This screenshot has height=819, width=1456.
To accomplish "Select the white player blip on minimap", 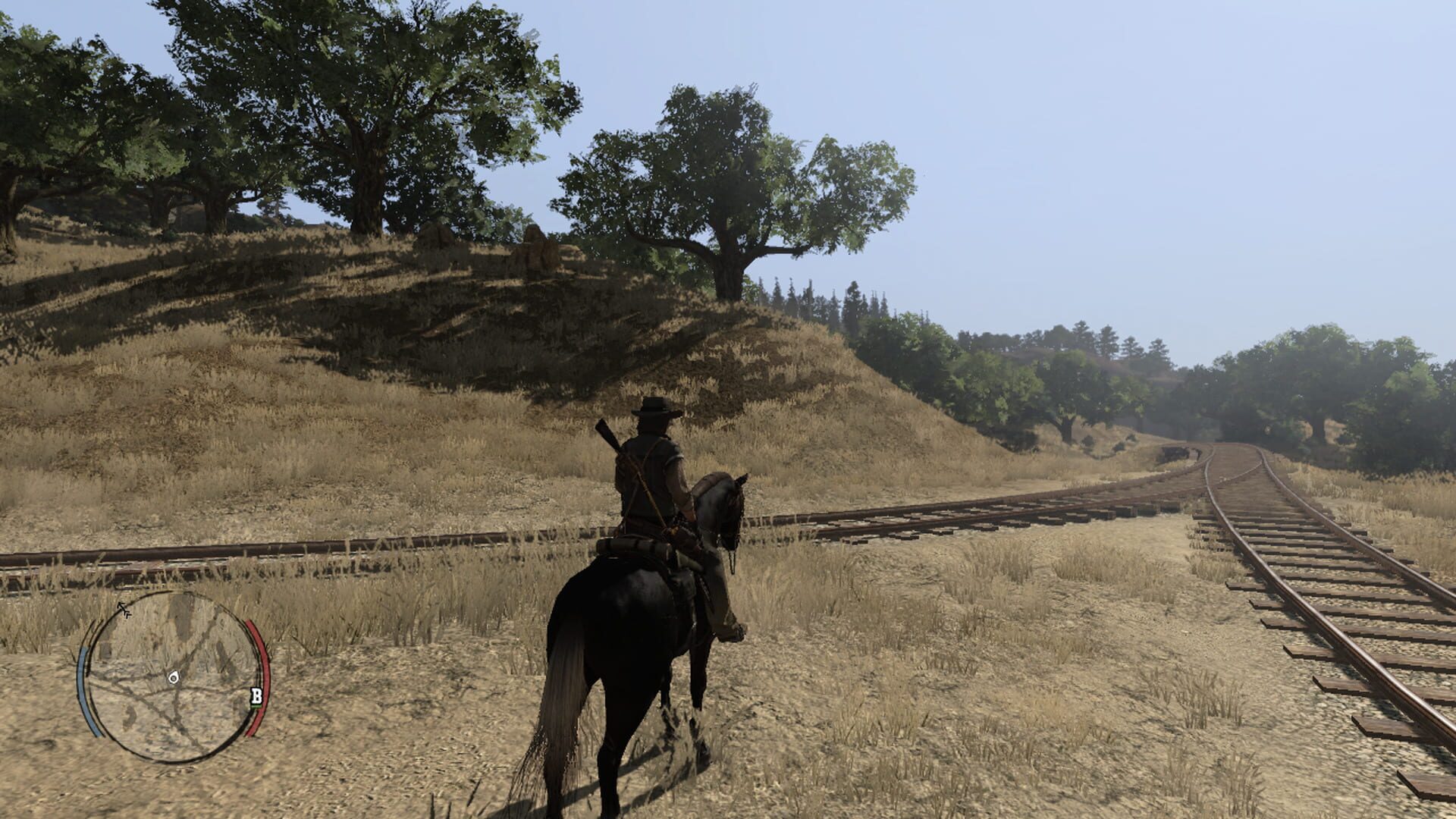I will (x=174, y=678).
